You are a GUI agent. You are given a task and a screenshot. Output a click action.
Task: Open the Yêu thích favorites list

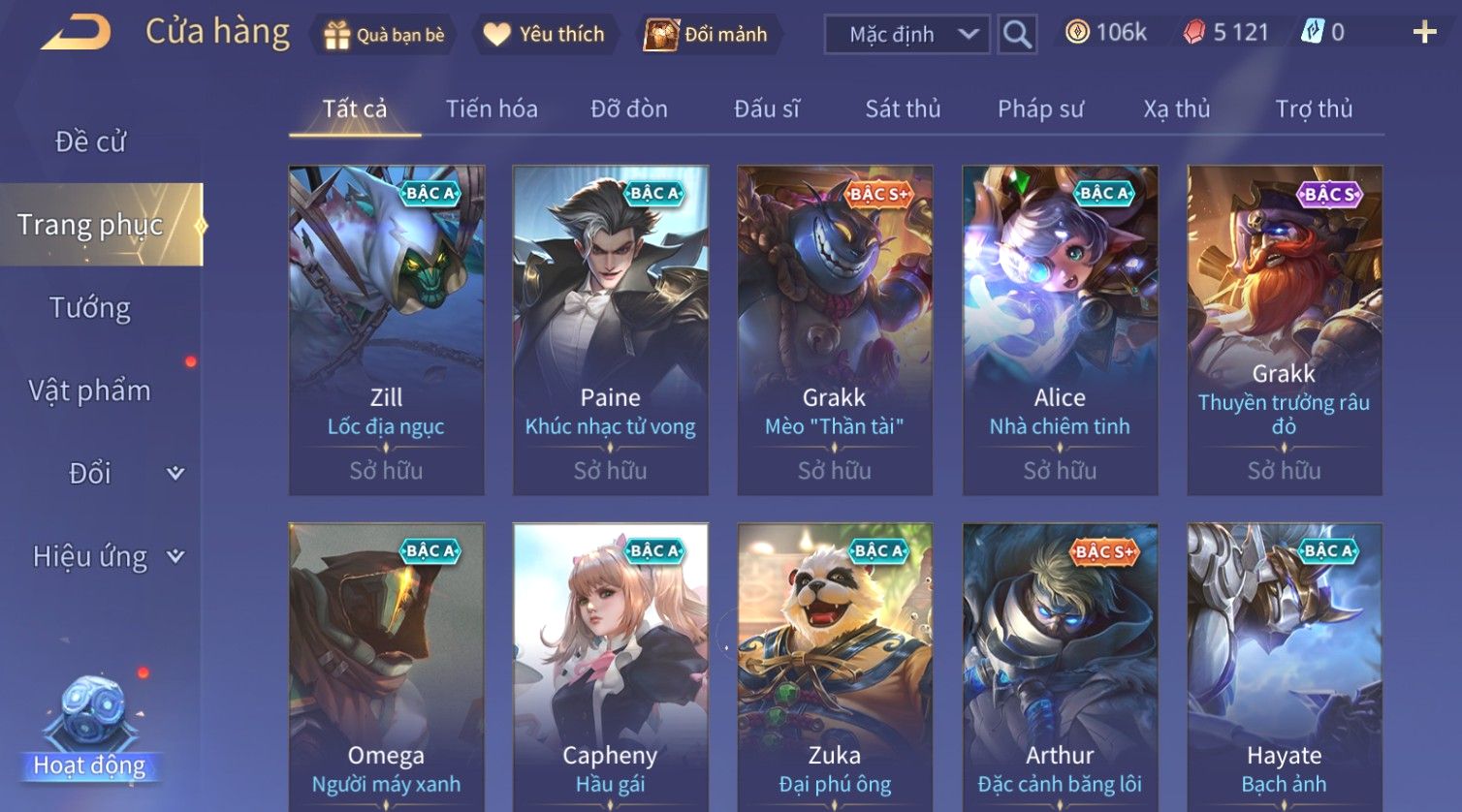(544, 35)
